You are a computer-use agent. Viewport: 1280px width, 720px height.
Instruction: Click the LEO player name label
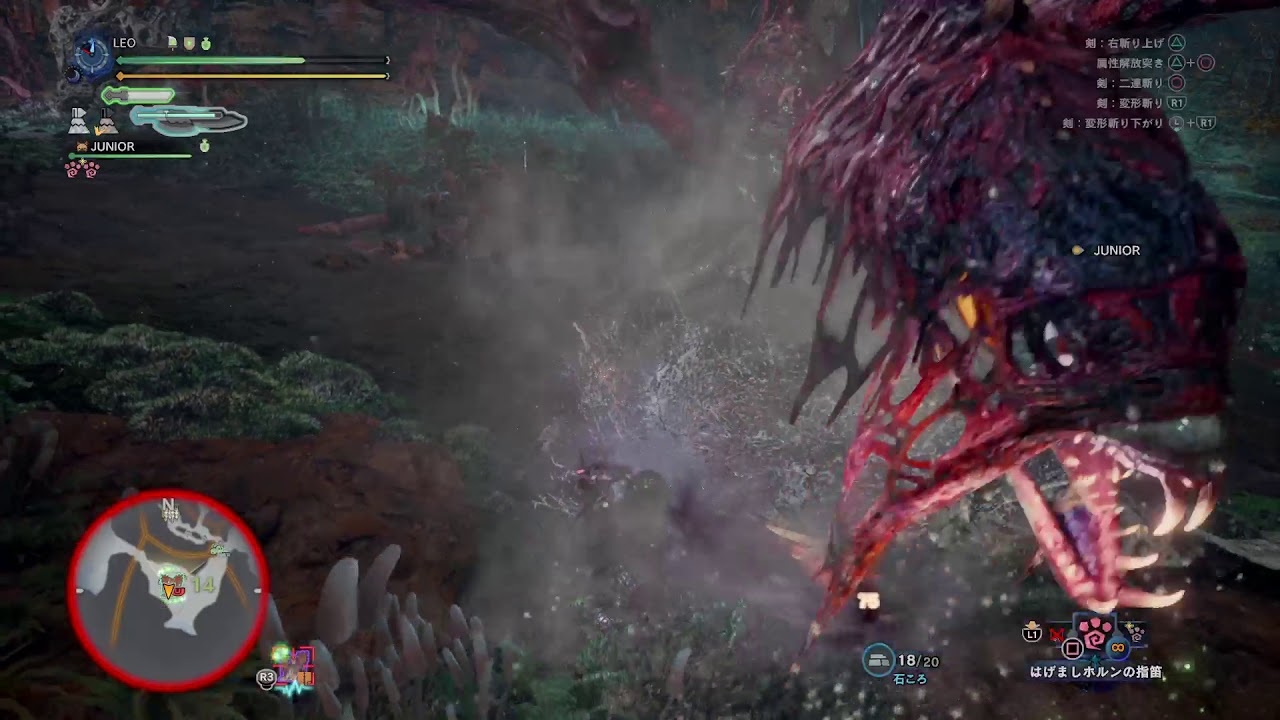pos(123,43)
